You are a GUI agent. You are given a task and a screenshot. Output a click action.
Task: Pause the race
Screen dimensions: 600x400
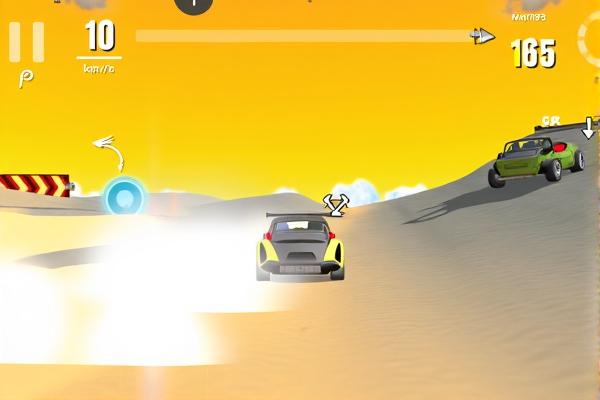tap(26, 42)
